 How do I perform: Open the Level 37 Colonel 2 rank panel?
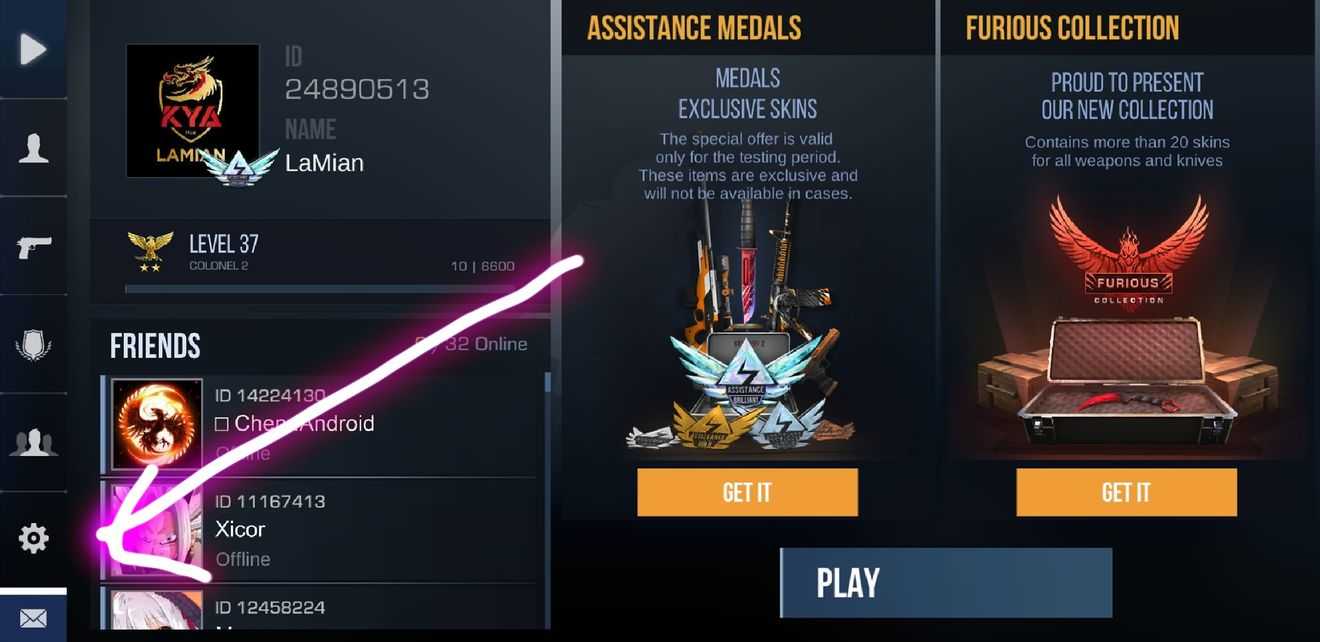coord(320,258)
